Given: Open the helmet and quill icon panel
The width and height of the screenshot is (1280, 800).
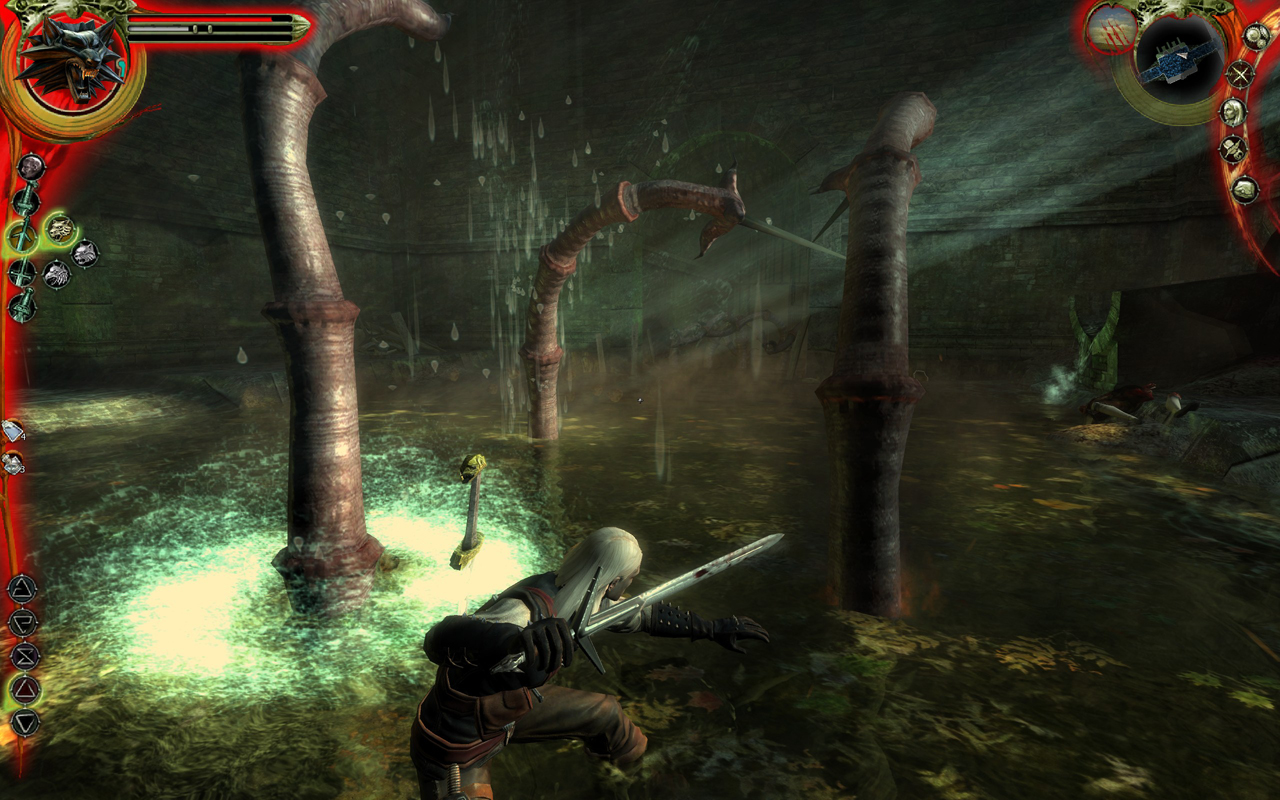Looking at the screenshot, I should pyautogui.click(x=1232, y=150).
